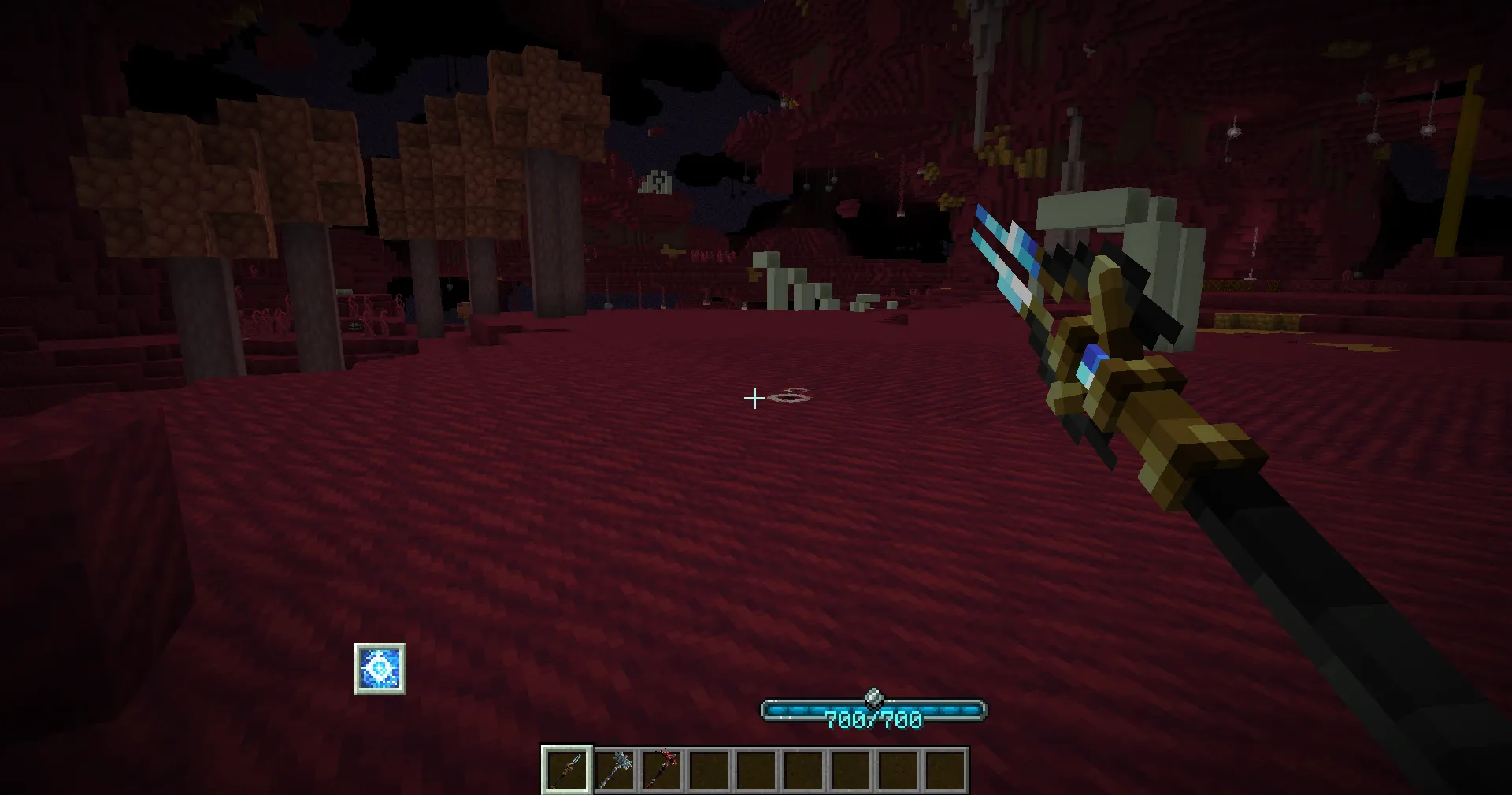Click the 700/700 mana counter text
1512x795 pixels.
pyautogui.click(x=873, y=718)
